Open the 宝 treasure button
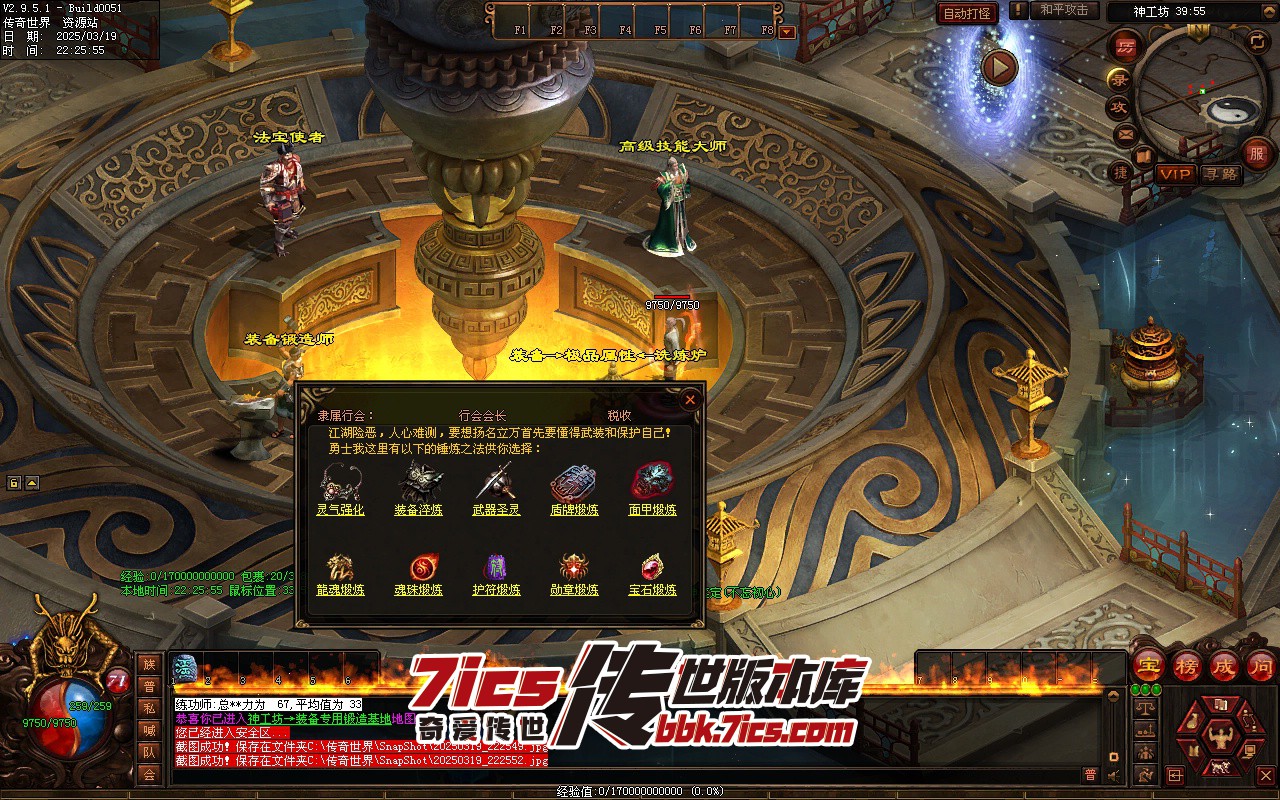The width and height of the screenshot is (1280, 800). point(1149,666)
